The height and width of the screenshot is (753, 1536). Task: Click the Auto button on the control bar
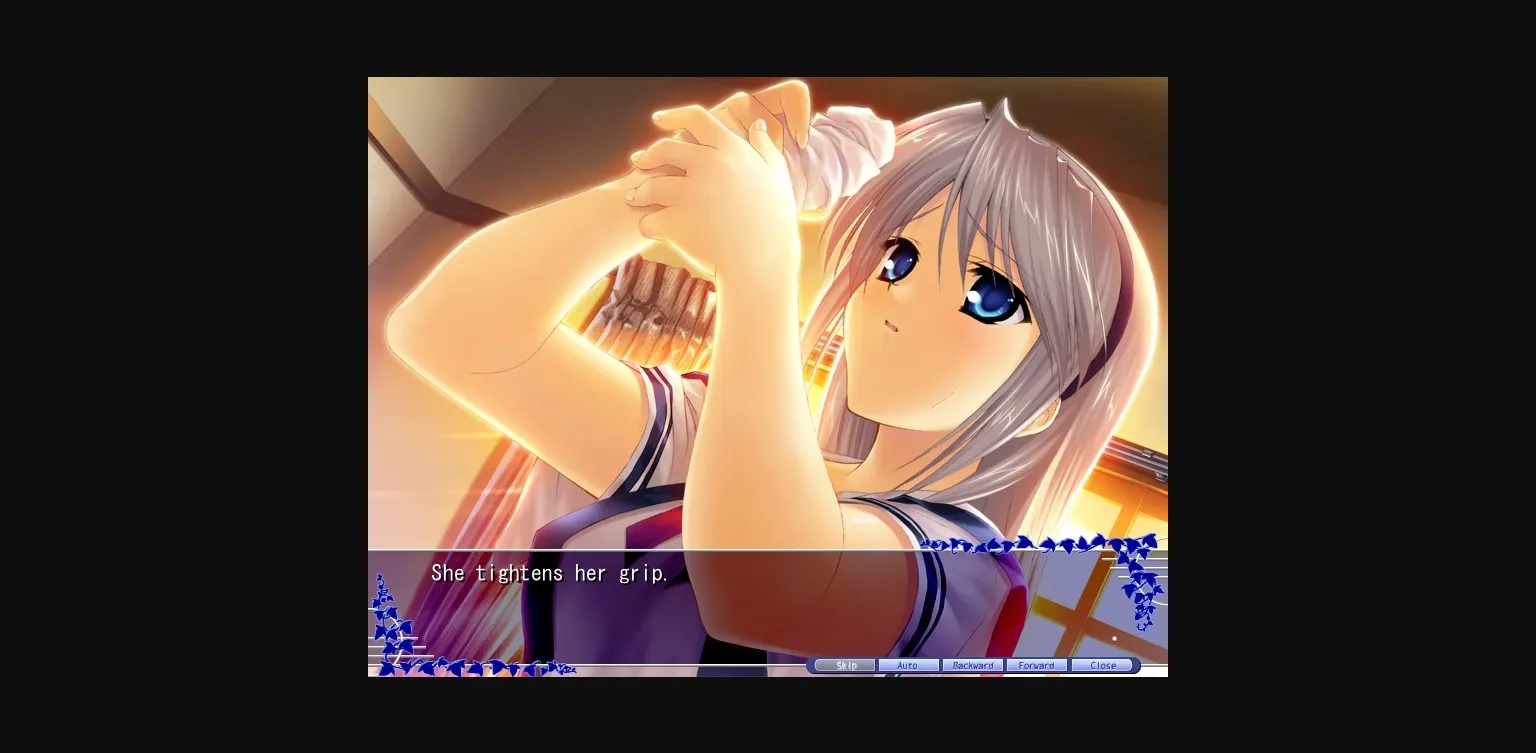pos(909,665)
